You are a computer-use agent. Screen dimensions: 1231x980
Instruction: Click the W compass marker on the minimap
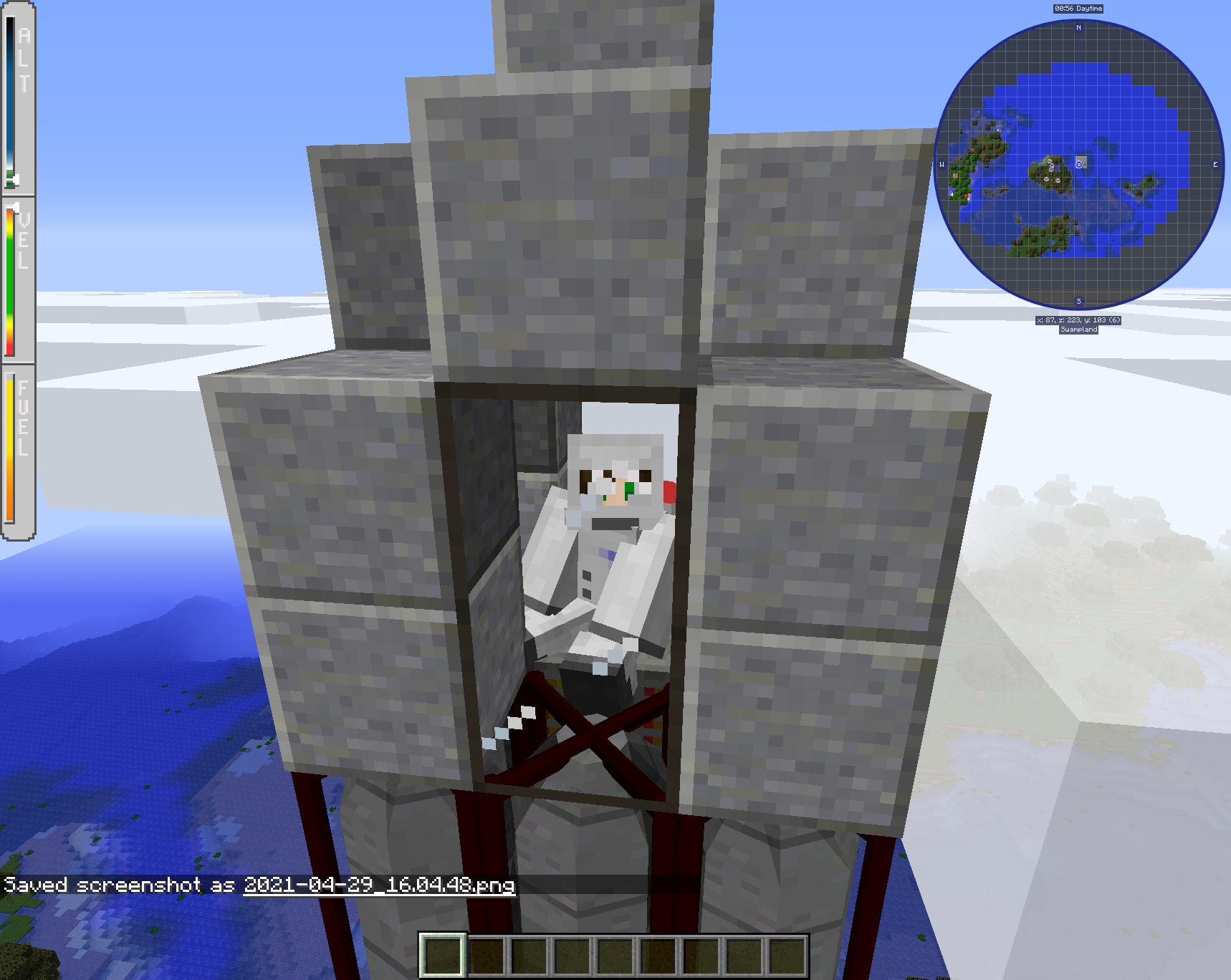(942, 164)
